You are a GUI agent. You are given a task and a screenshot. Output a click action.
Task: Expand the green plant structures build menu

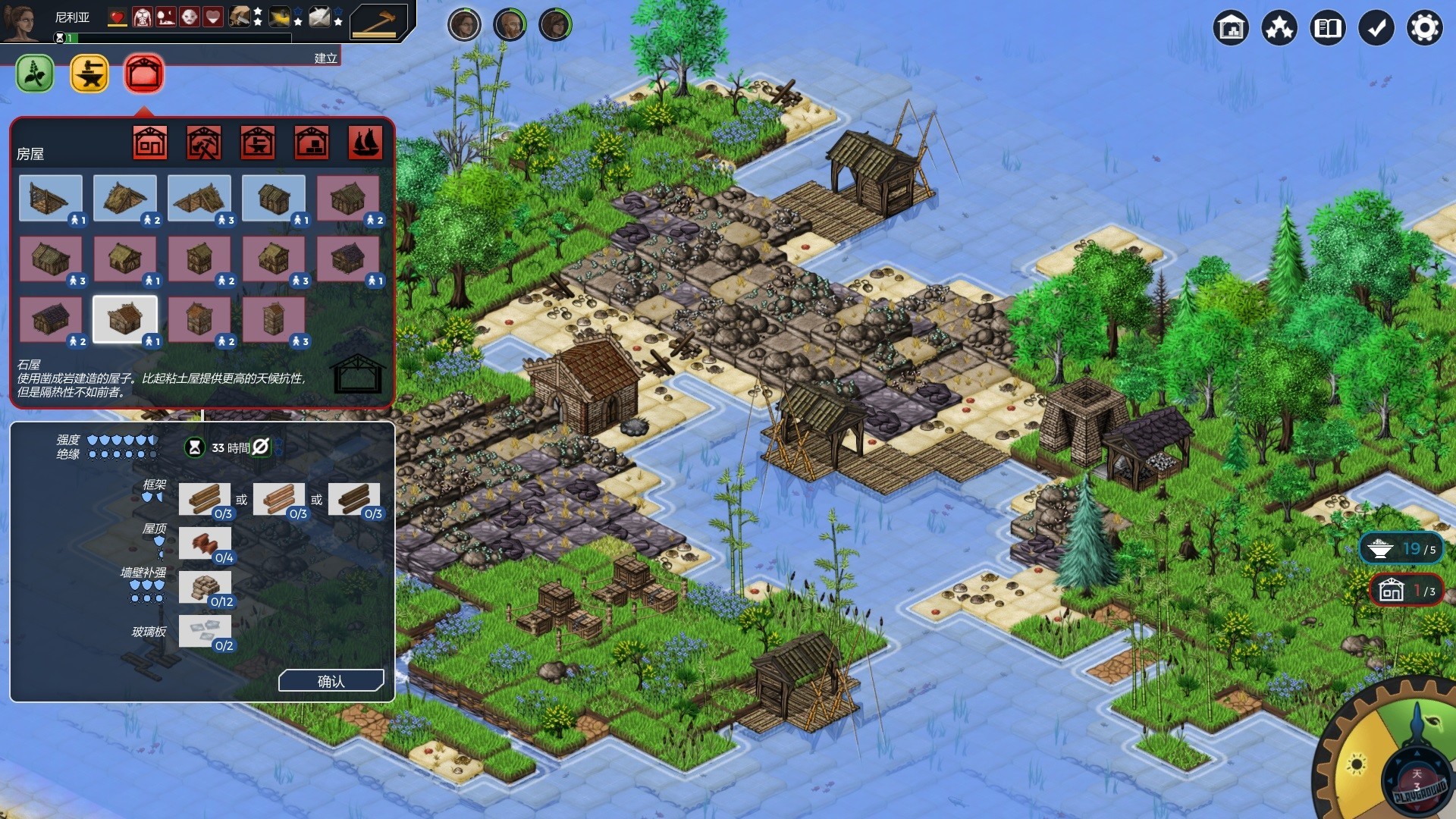[x=33, y=74]
